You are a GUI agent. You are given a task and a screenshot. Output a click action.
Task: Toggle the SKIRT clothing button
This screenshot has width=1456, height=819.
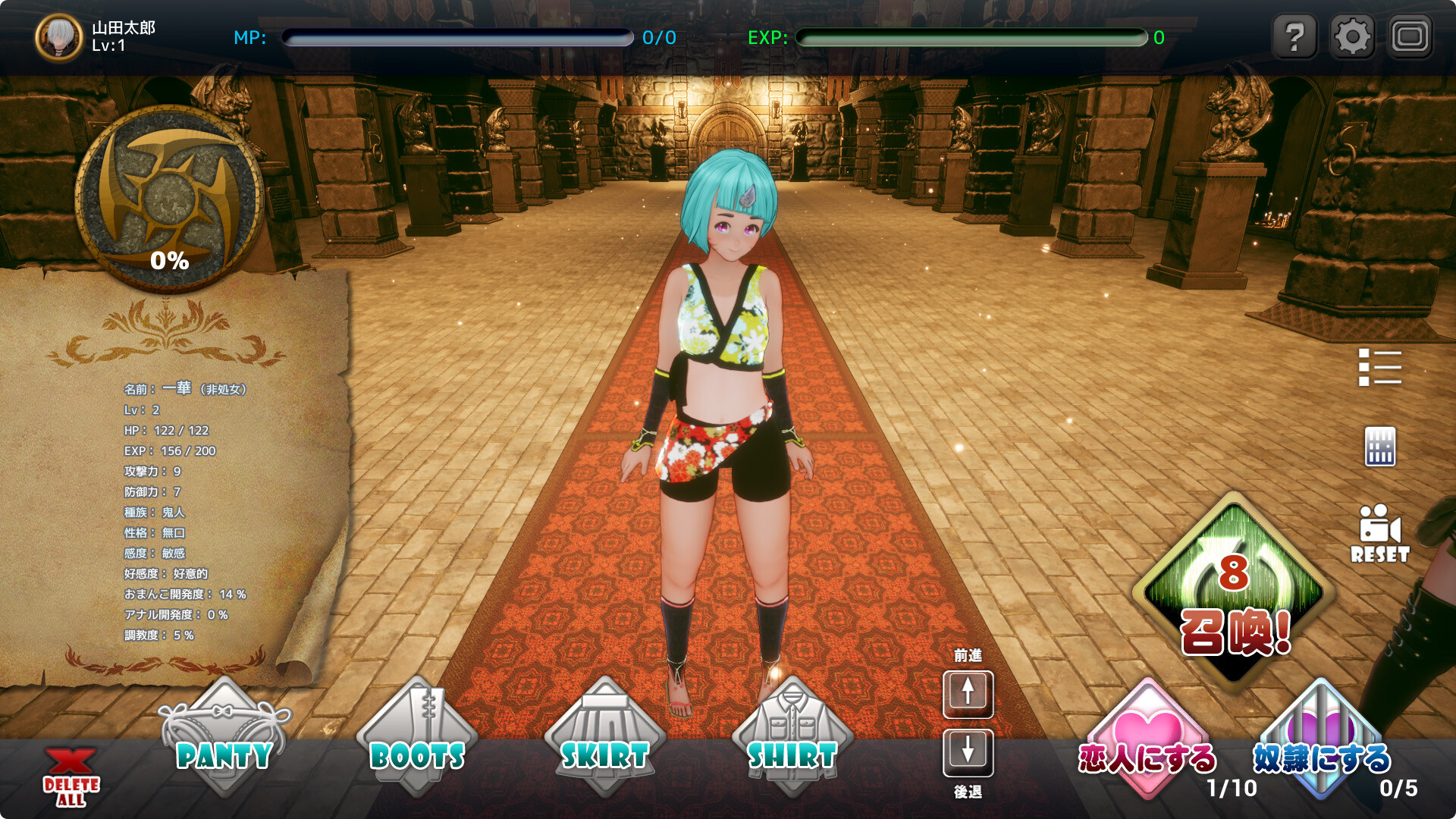click(x=604, y=740)
